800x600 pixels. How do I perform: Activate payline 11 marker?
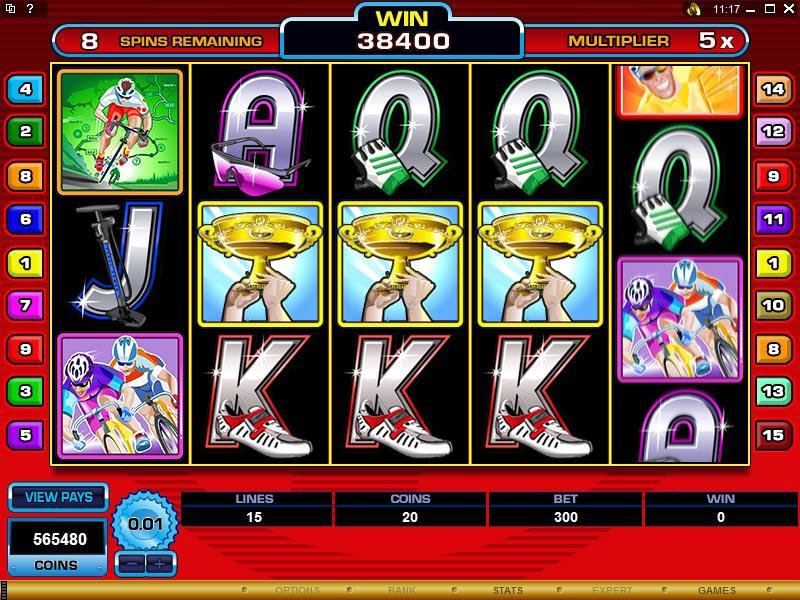tap(773, 218)
